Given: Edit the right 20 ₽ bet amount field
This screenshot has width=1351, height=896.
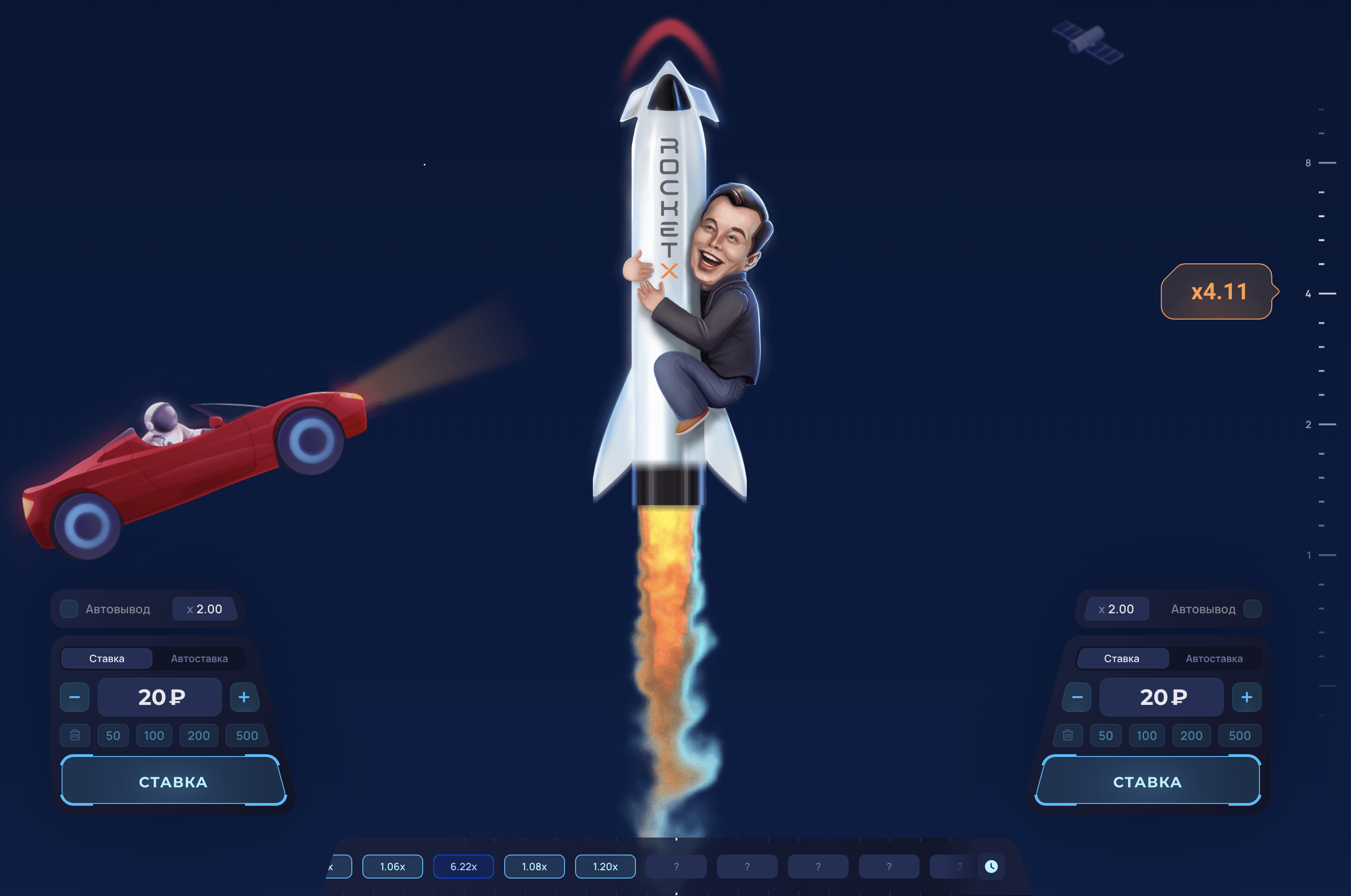Looking at the screenshot, I should pos(1162,697).
